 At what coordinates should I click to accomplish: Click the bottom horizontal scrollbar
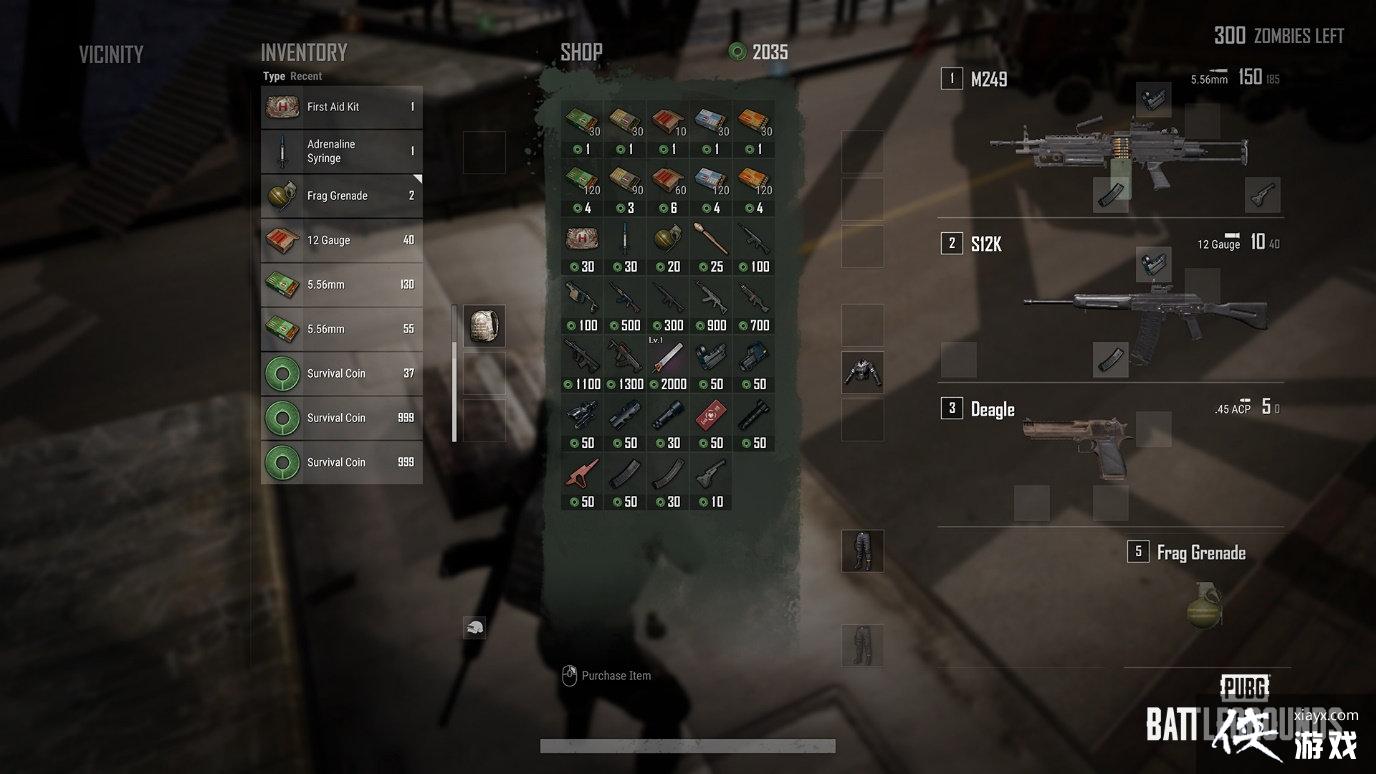(x=687, y=745)
